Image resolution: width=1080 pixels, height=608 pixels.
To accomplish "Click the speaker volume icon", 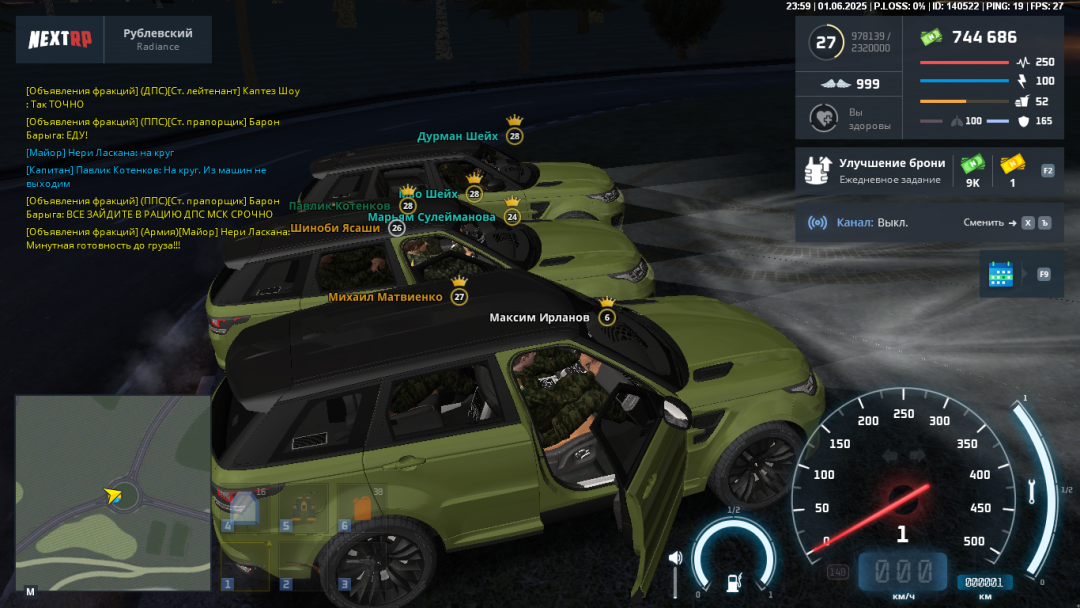I will [675, 558].
